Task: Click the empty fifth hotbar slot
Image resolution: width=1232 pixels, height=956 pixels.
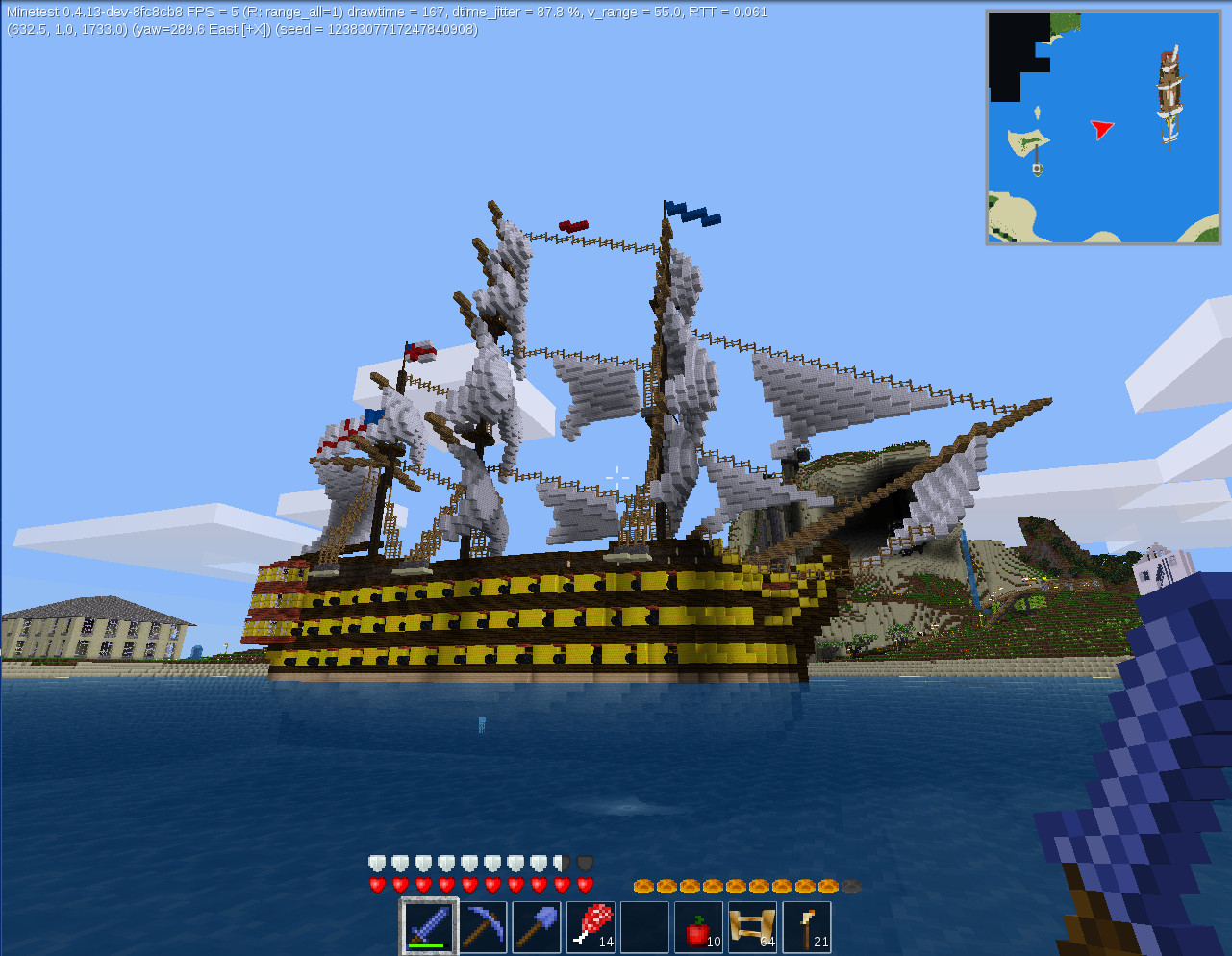Action: [x=643, y=925]
